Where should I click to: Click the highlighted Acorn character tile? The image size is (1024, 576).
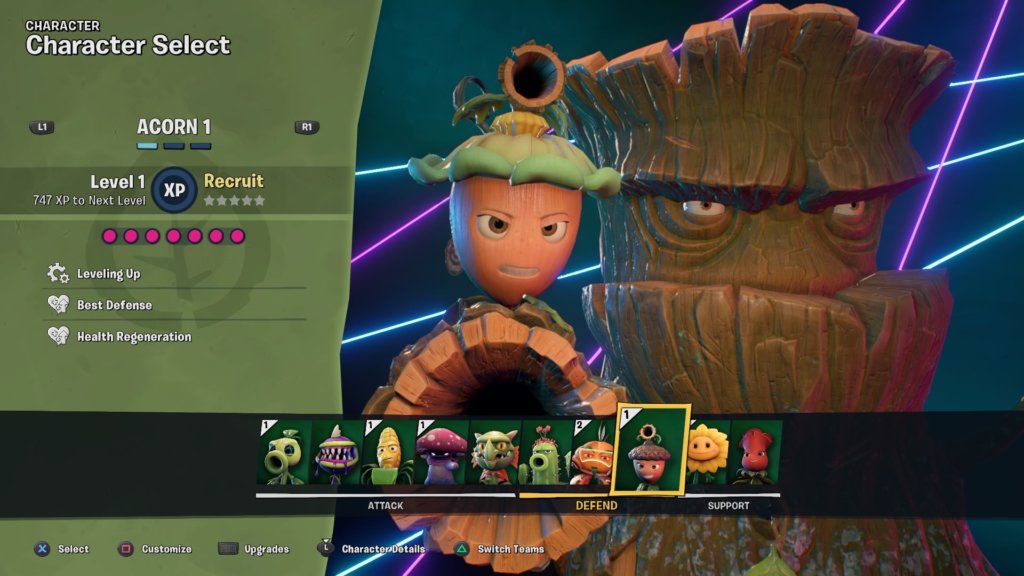651,449
